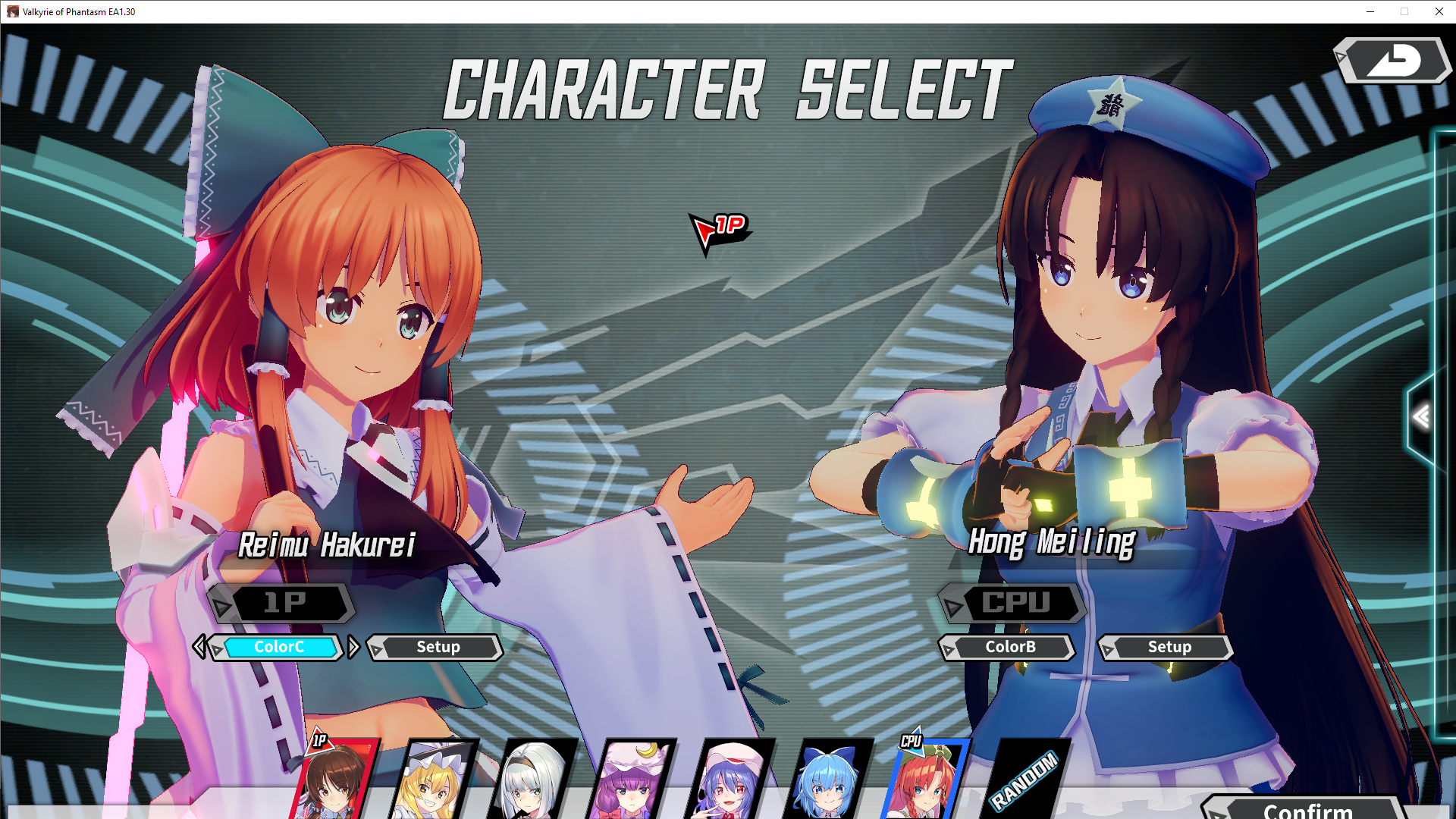
Task: Open Reimu's Setup options
Action: click(437, 647)
